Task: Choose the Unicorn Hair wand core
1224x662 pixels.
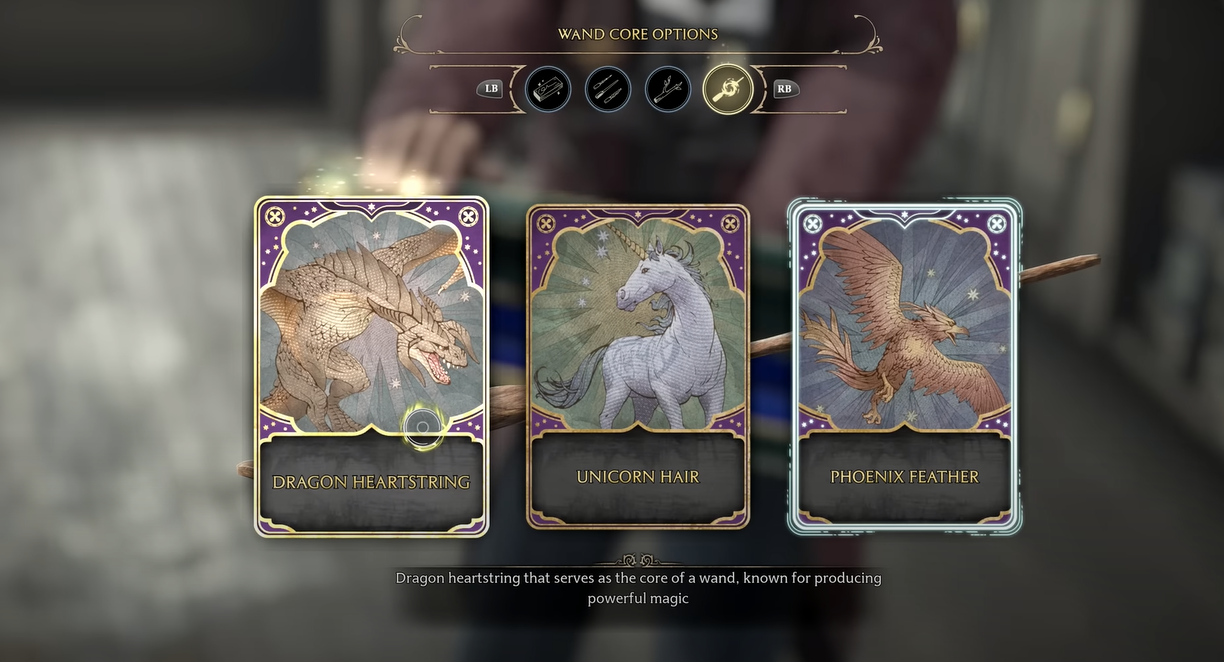Action: tap(638, 366)
